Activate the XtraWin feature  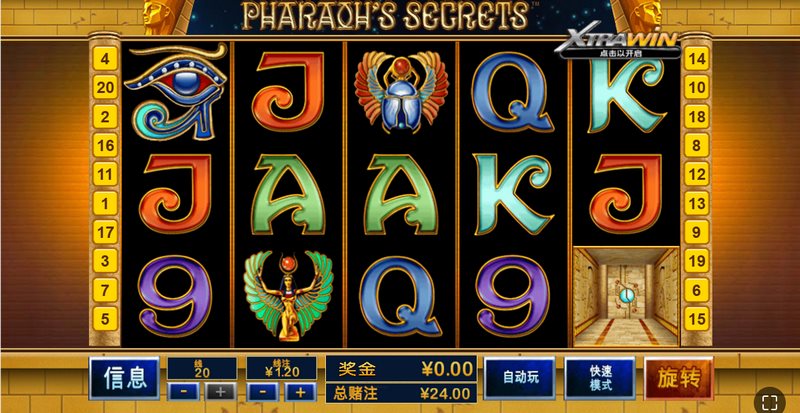[x=619, y=43]
